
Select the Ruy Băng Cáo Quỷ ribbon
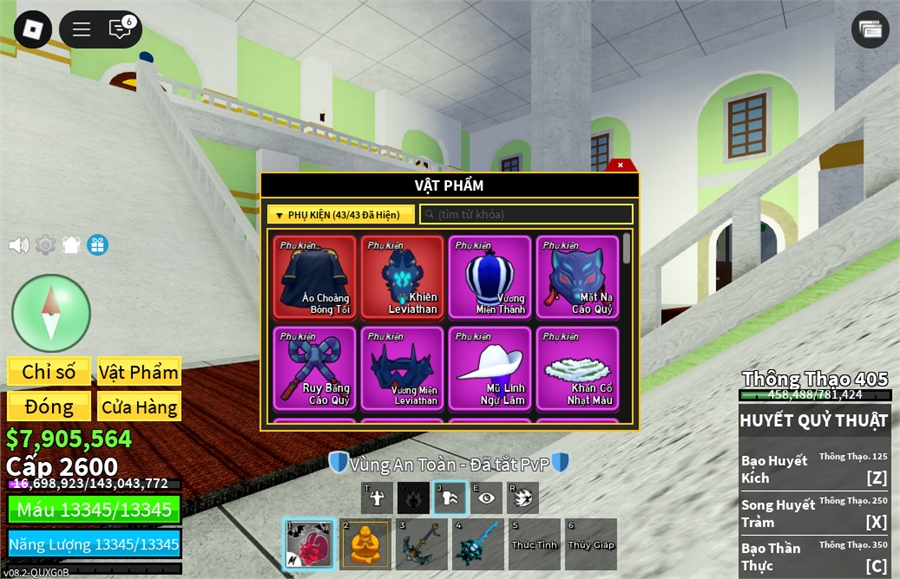coord(314,368)
